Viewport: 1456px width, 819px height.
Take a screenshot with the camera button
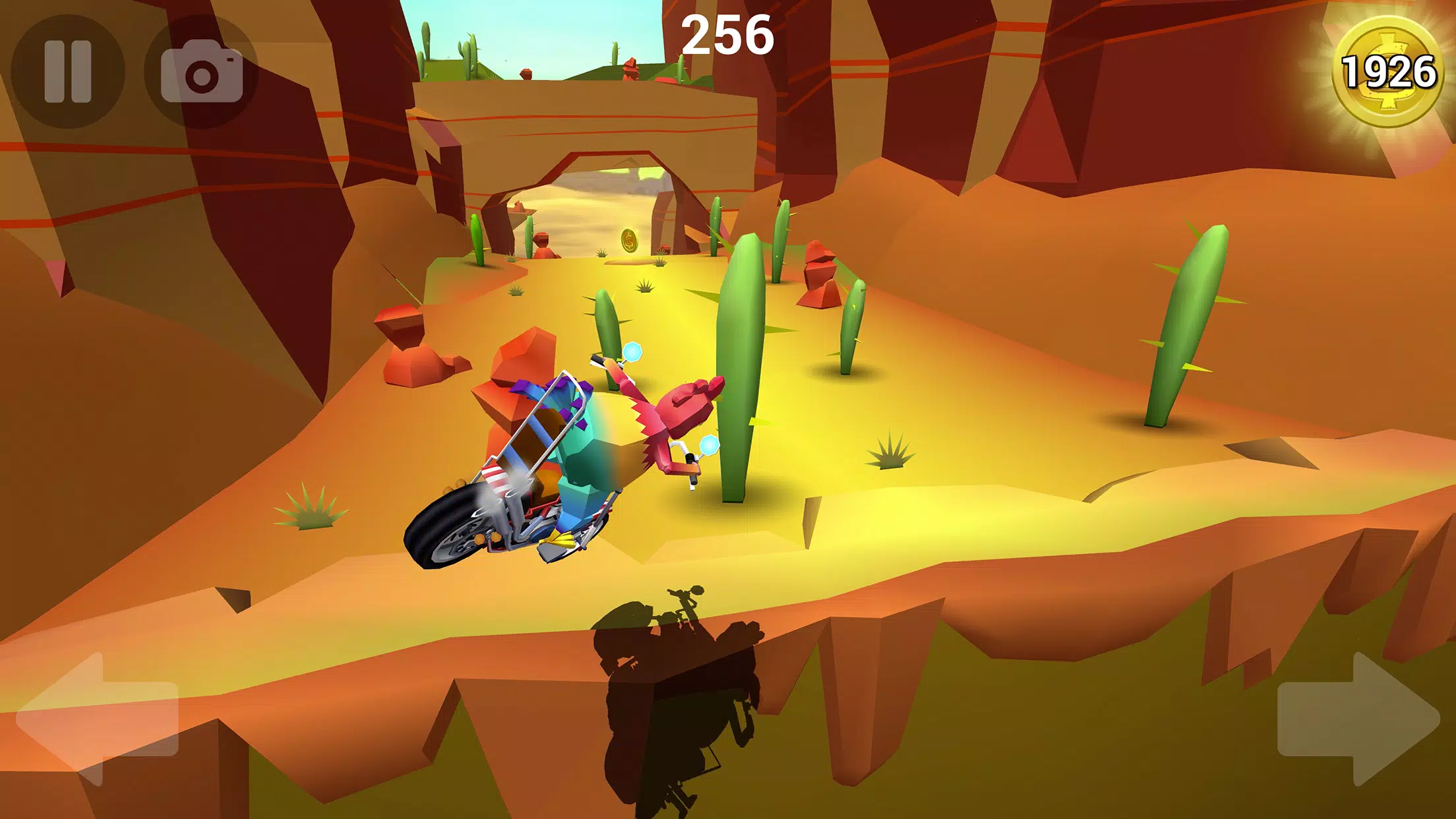[x=201, y=71]
